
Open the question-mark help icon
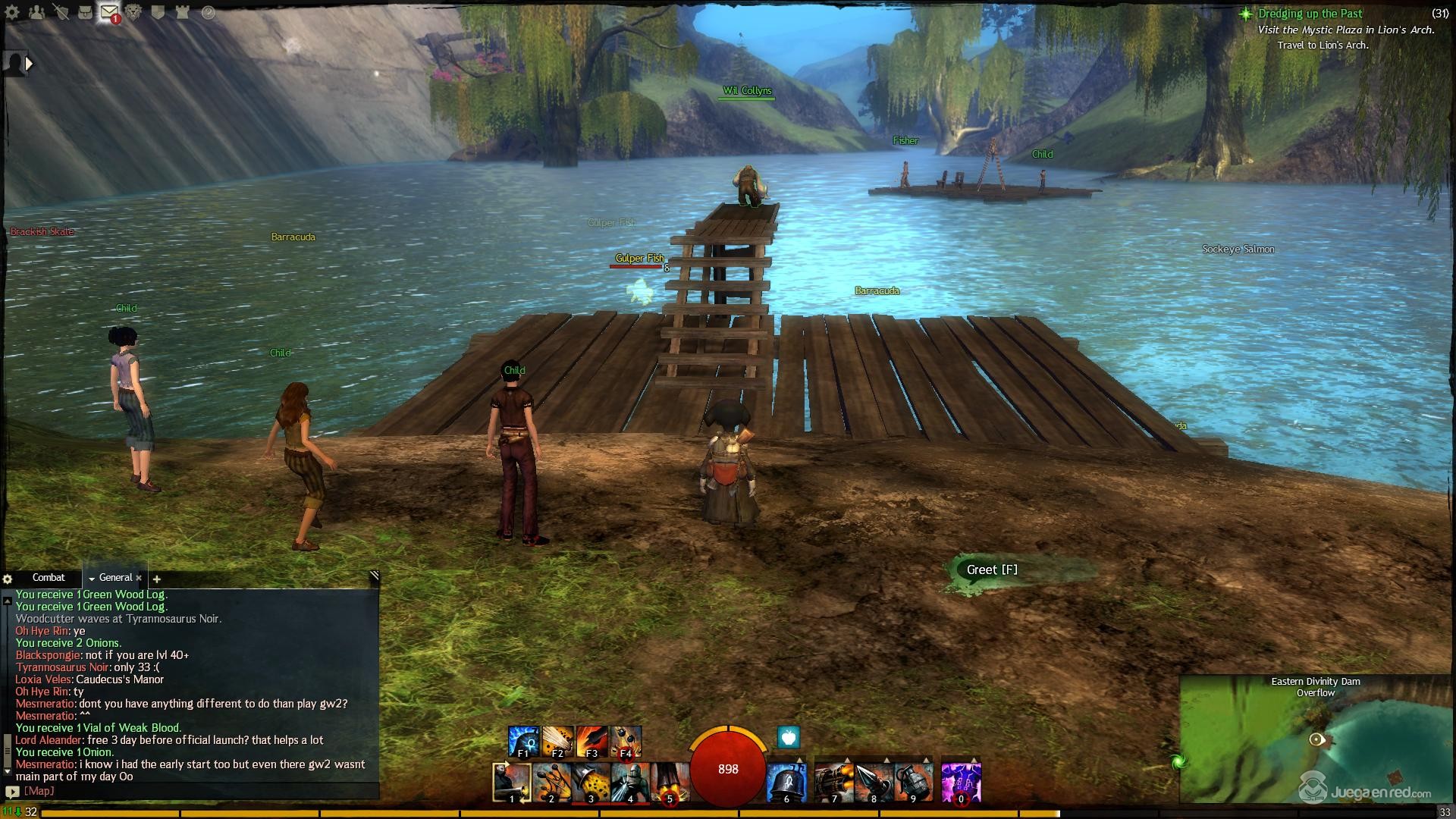tap(207, 12)
